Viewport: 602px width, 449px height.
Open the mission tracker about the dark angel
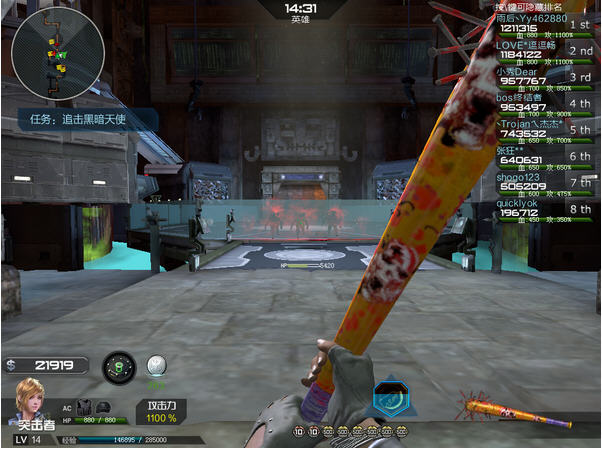click(x=86, y=118)
